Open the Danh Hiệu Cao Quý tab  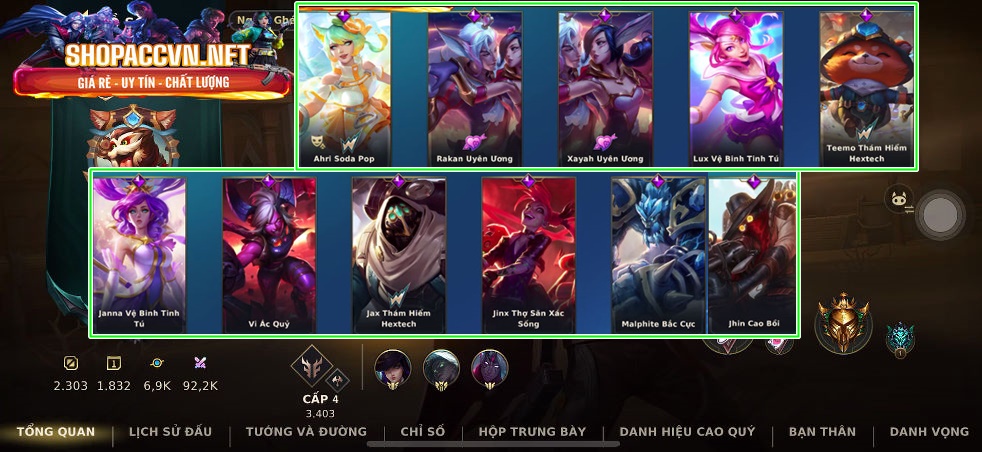(687, 432)
